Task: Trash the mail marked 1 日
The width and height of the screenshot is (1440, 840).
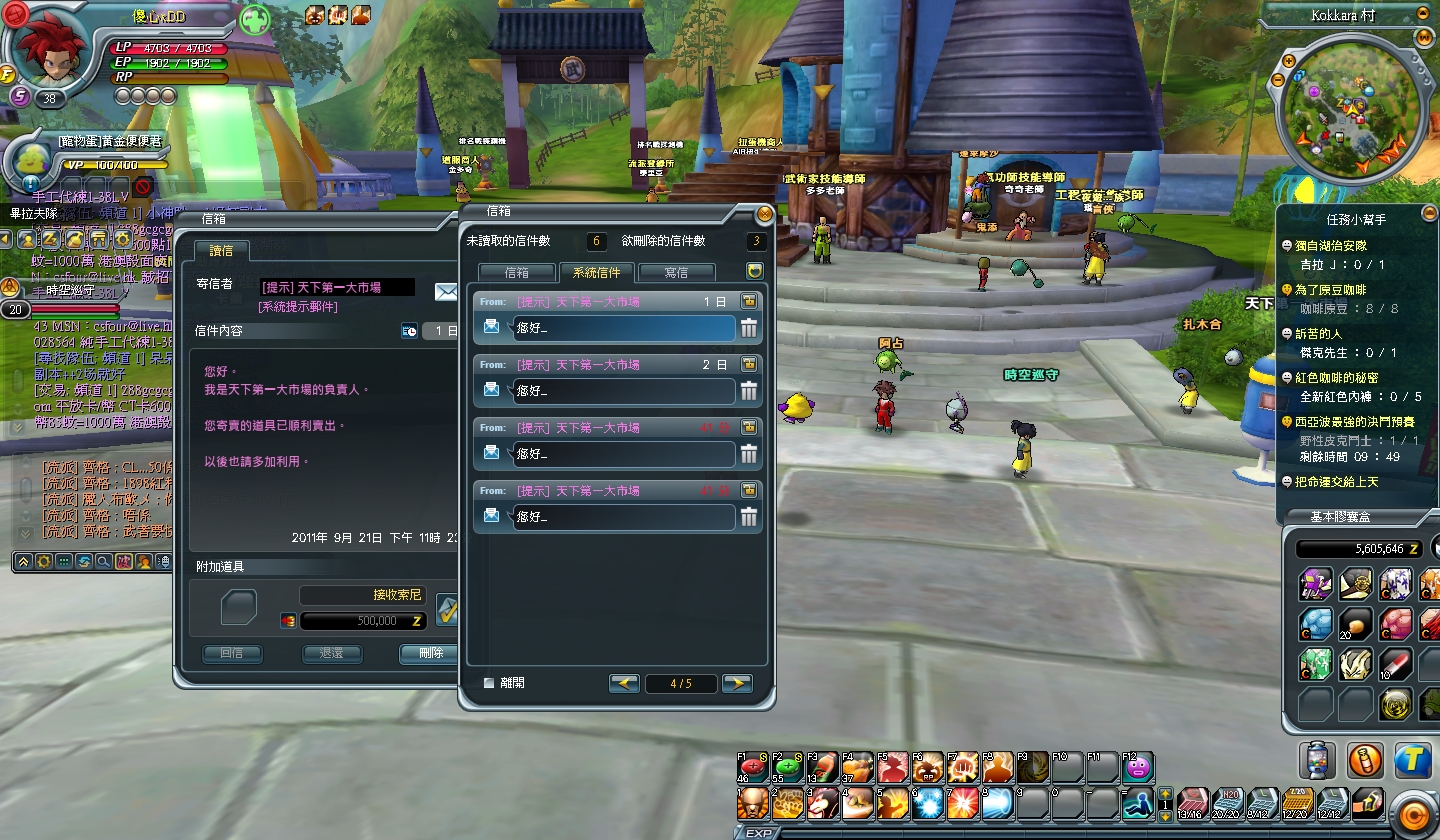Action: click(x=748, y=328)
